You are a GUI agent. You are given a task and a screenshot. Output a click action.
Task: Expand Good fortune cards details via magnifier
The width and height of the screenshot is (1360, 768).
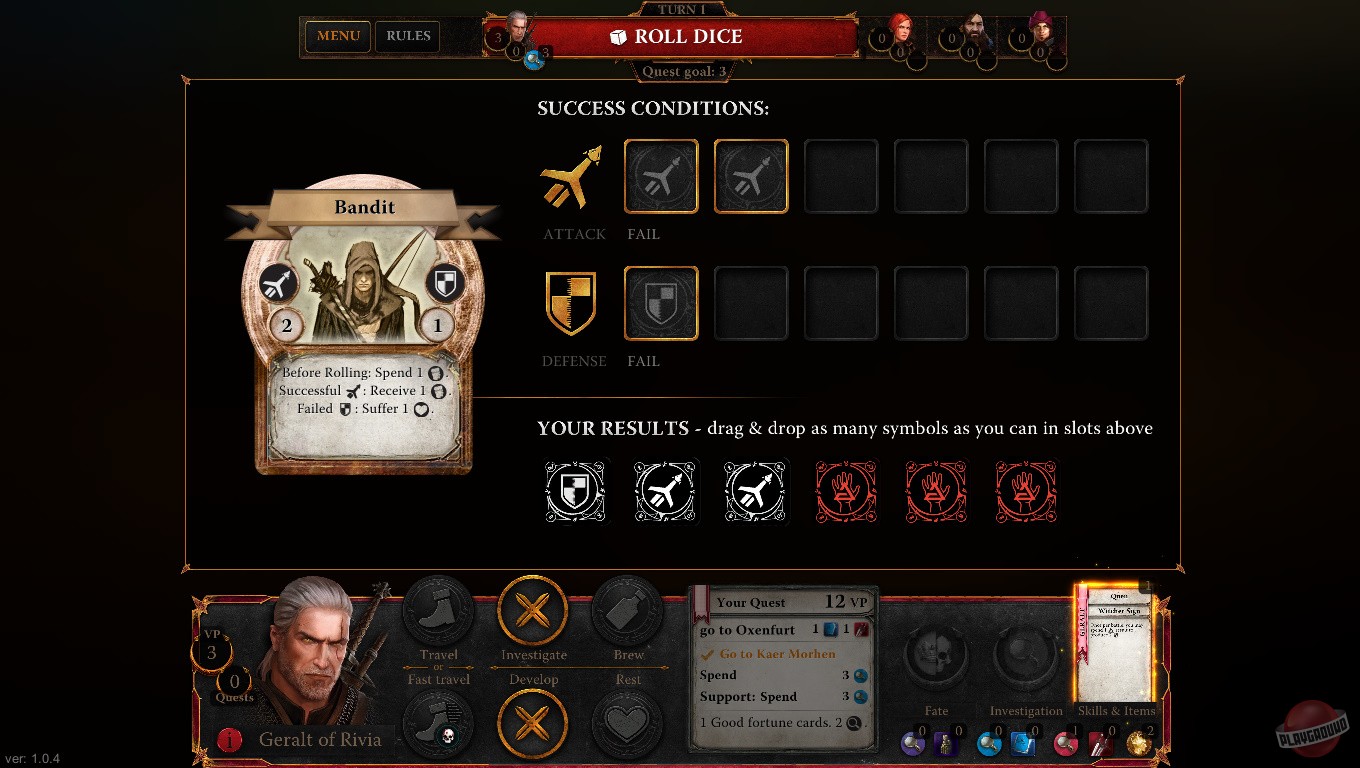852,722
